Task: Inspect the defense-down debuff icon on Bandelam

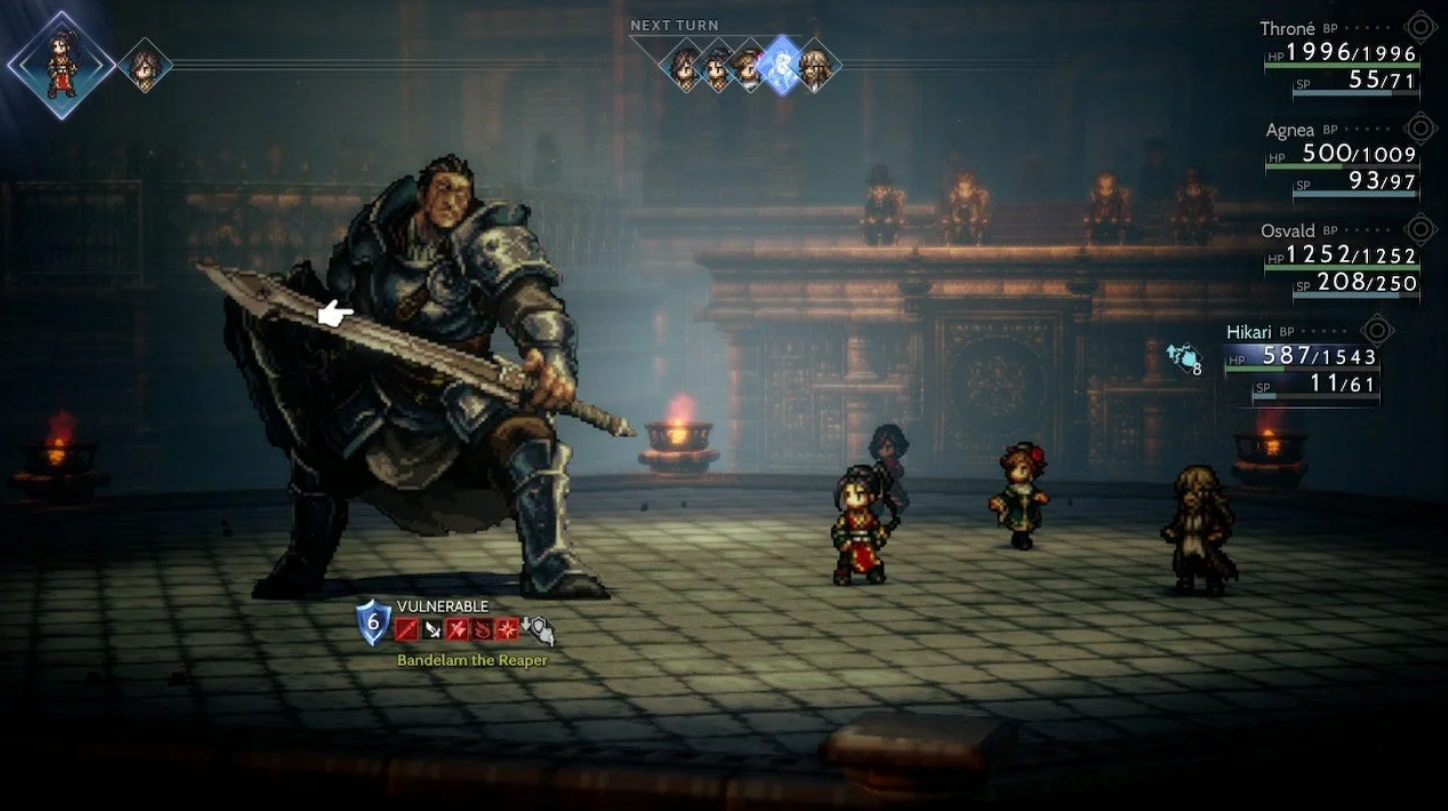Action: click(x=538, y=630)
